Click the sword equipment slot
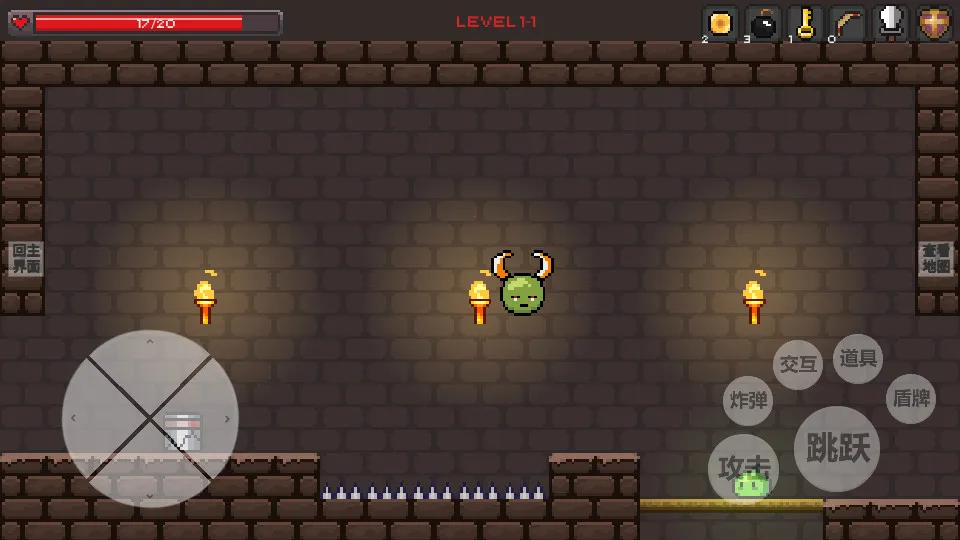Image resolution: width=960 pixels, height=540 pixels. 890,23
